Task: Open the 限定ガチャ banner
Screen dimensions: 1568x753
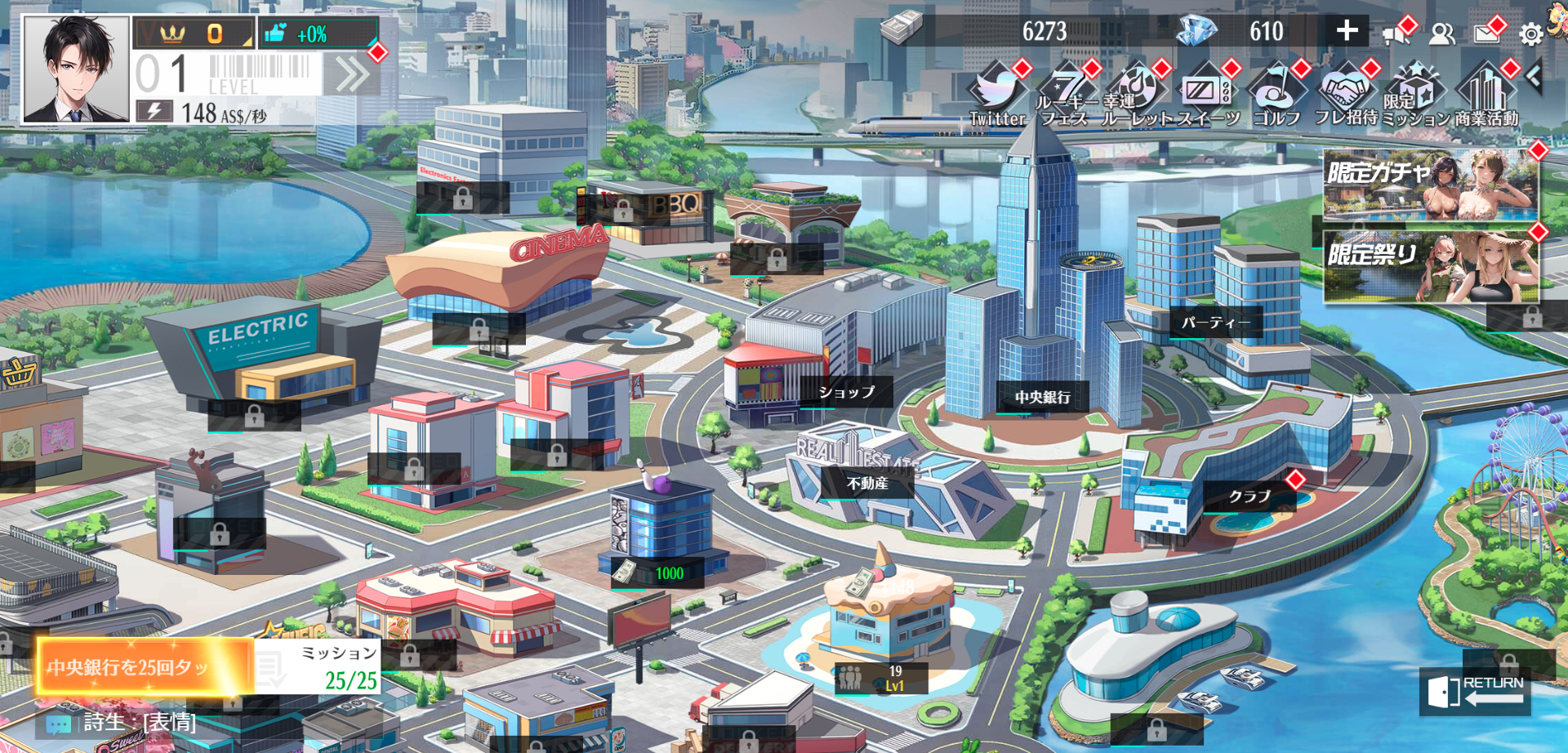Action: 1430,185
